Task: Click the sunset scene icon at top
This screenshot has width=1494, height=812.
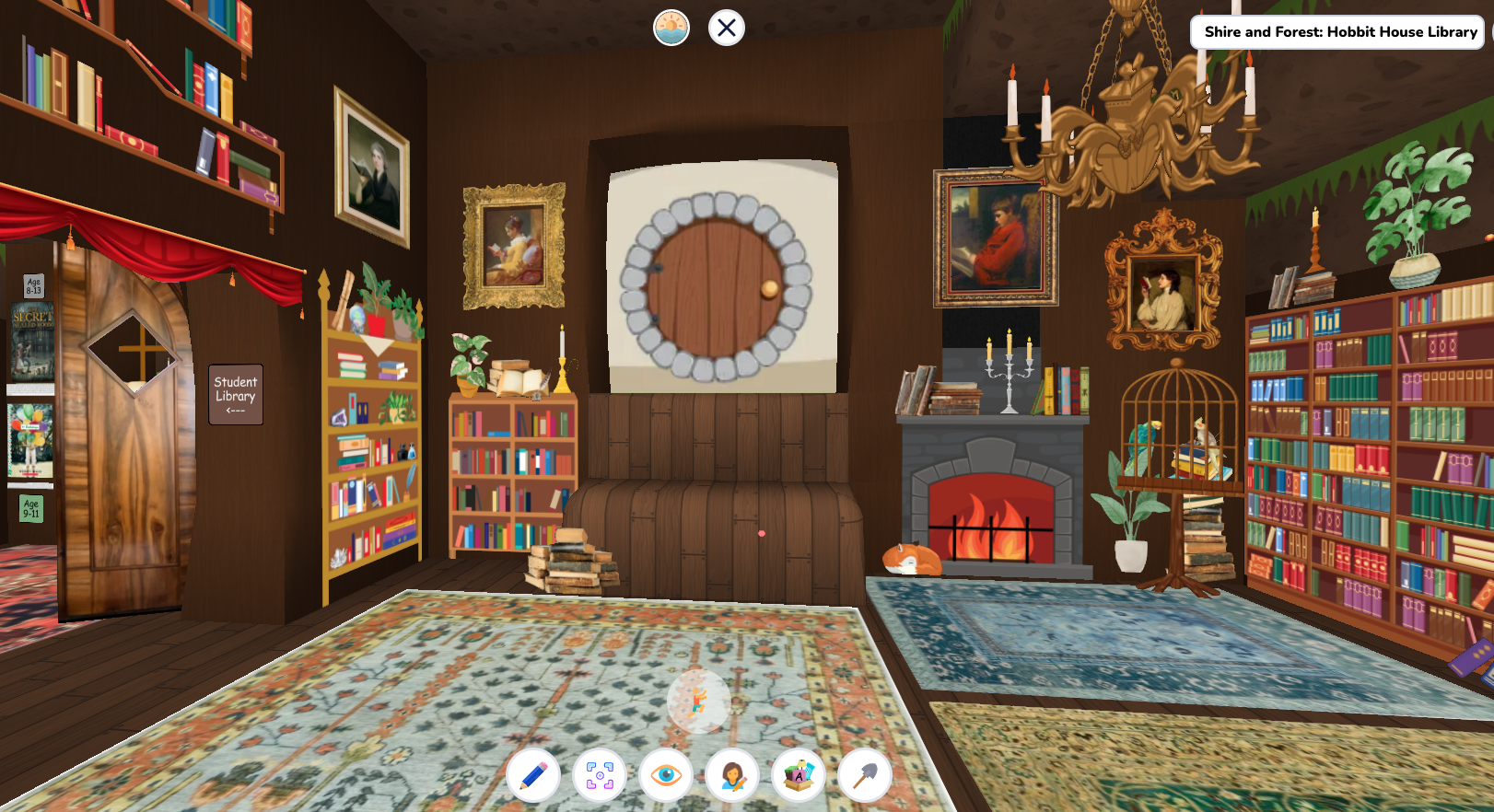Action: point(672,28)
